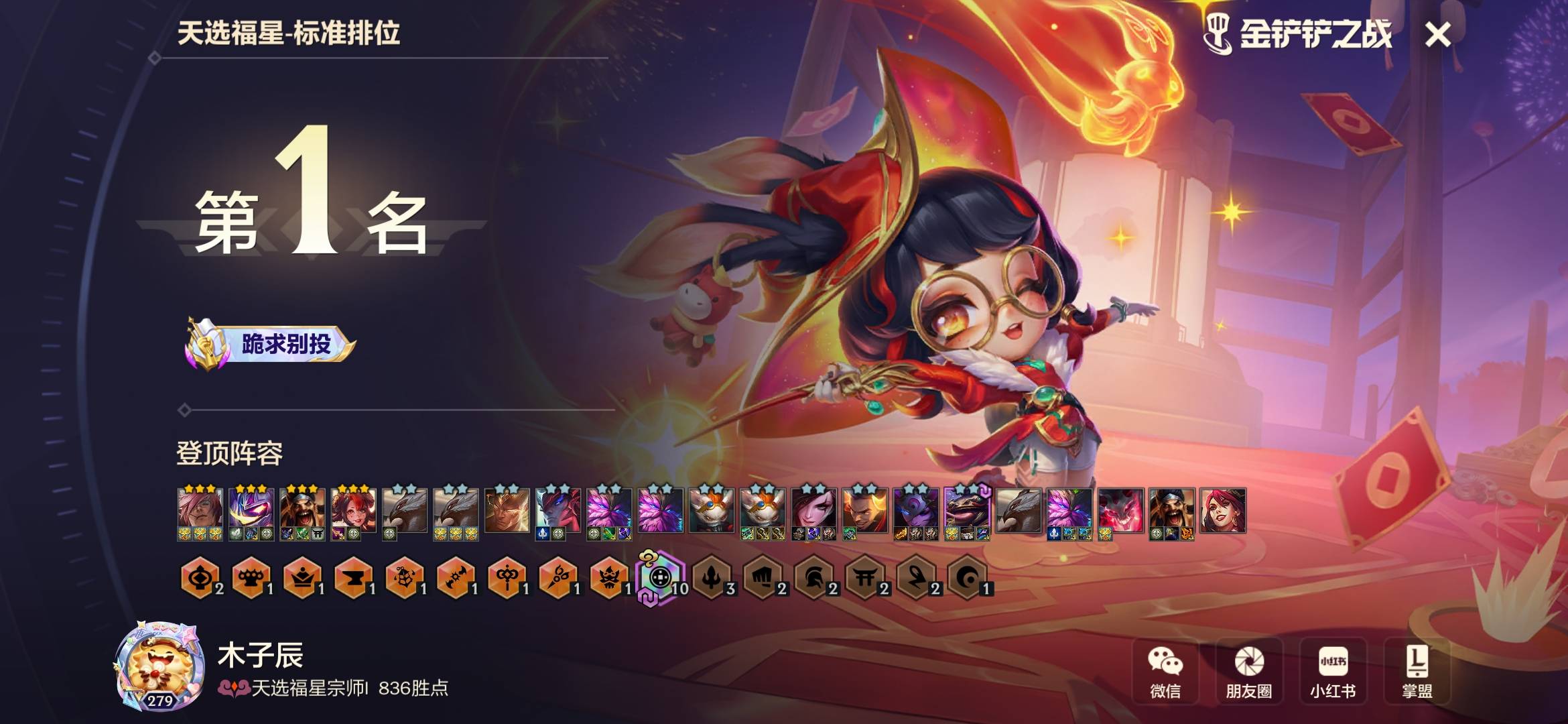Open player 木子辰's avatar profile
Viewport: 1568px width, 724px height.
161,666
